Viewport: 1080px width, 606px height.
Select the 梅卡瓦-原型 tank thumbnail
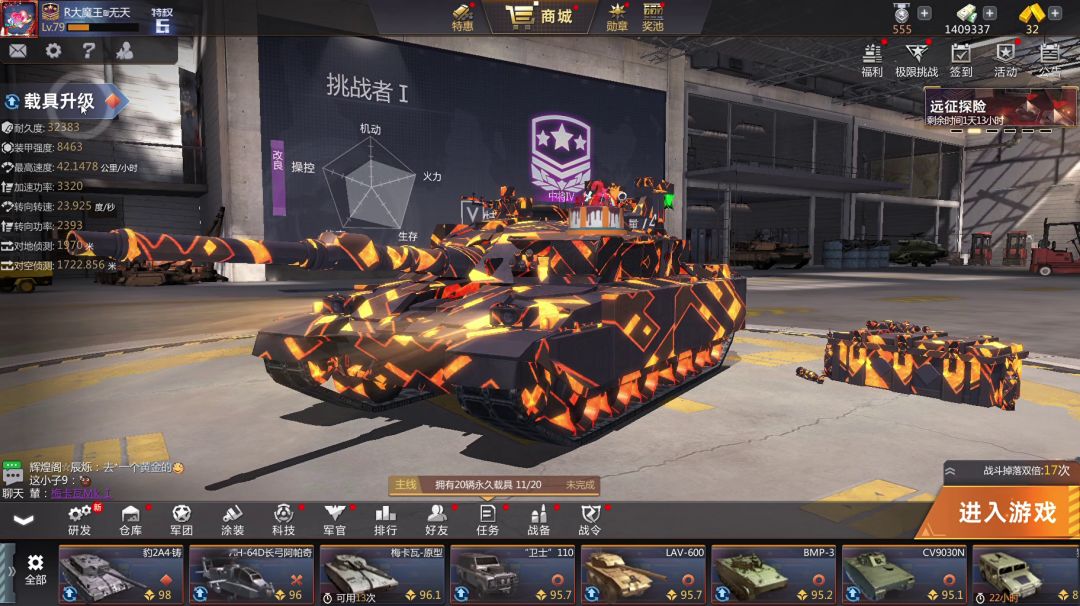381,575
